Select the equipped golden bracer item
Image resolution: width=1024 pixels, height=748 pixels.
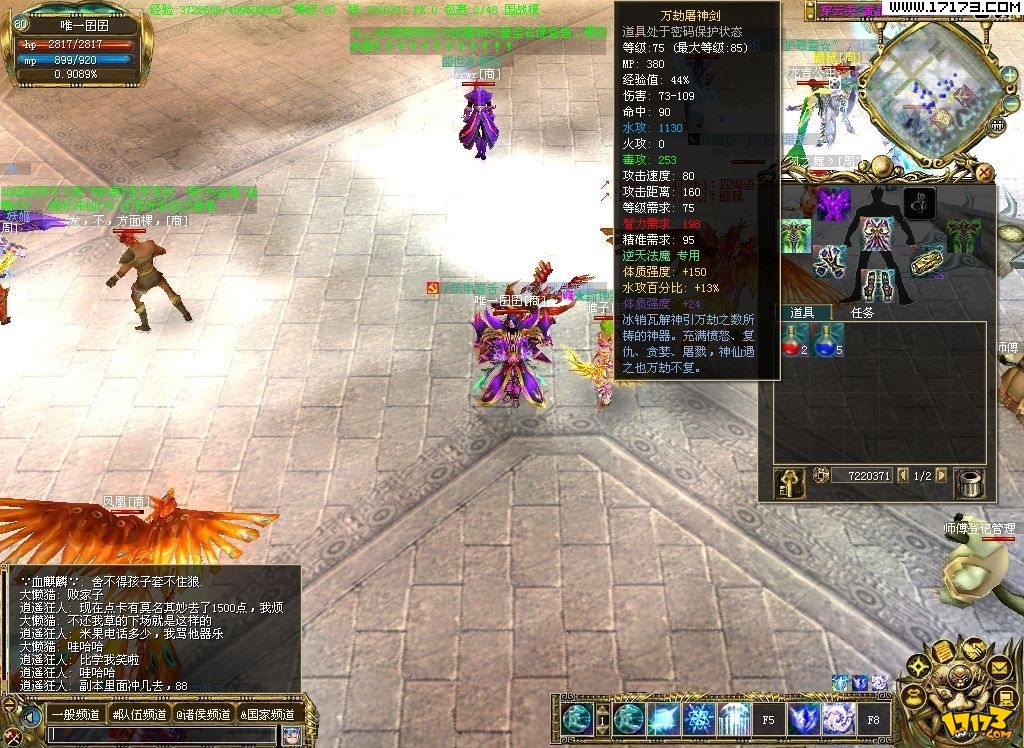(x=929, y=260)
